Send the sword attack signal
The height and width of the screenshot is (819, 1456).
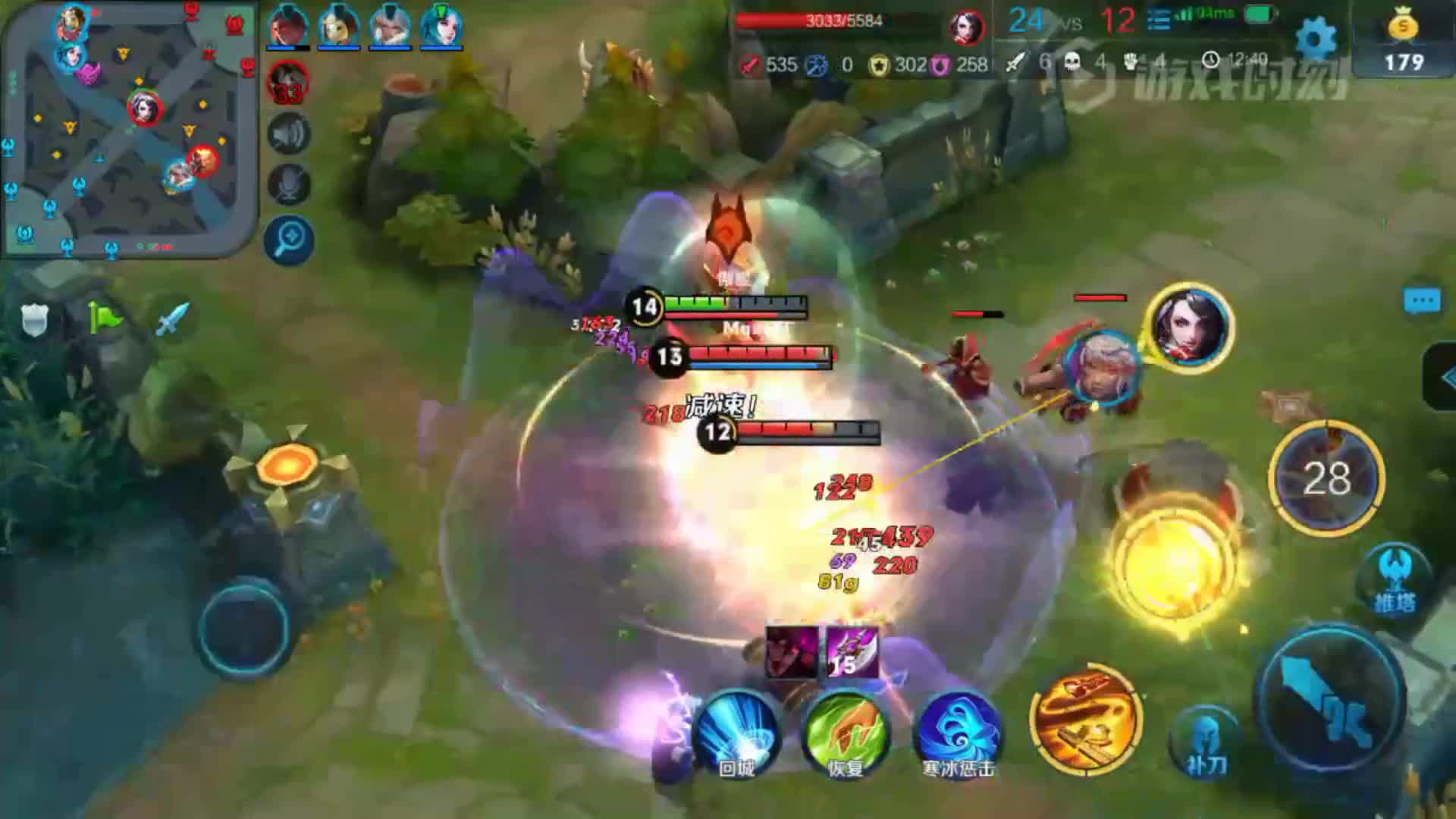point(172,318)
